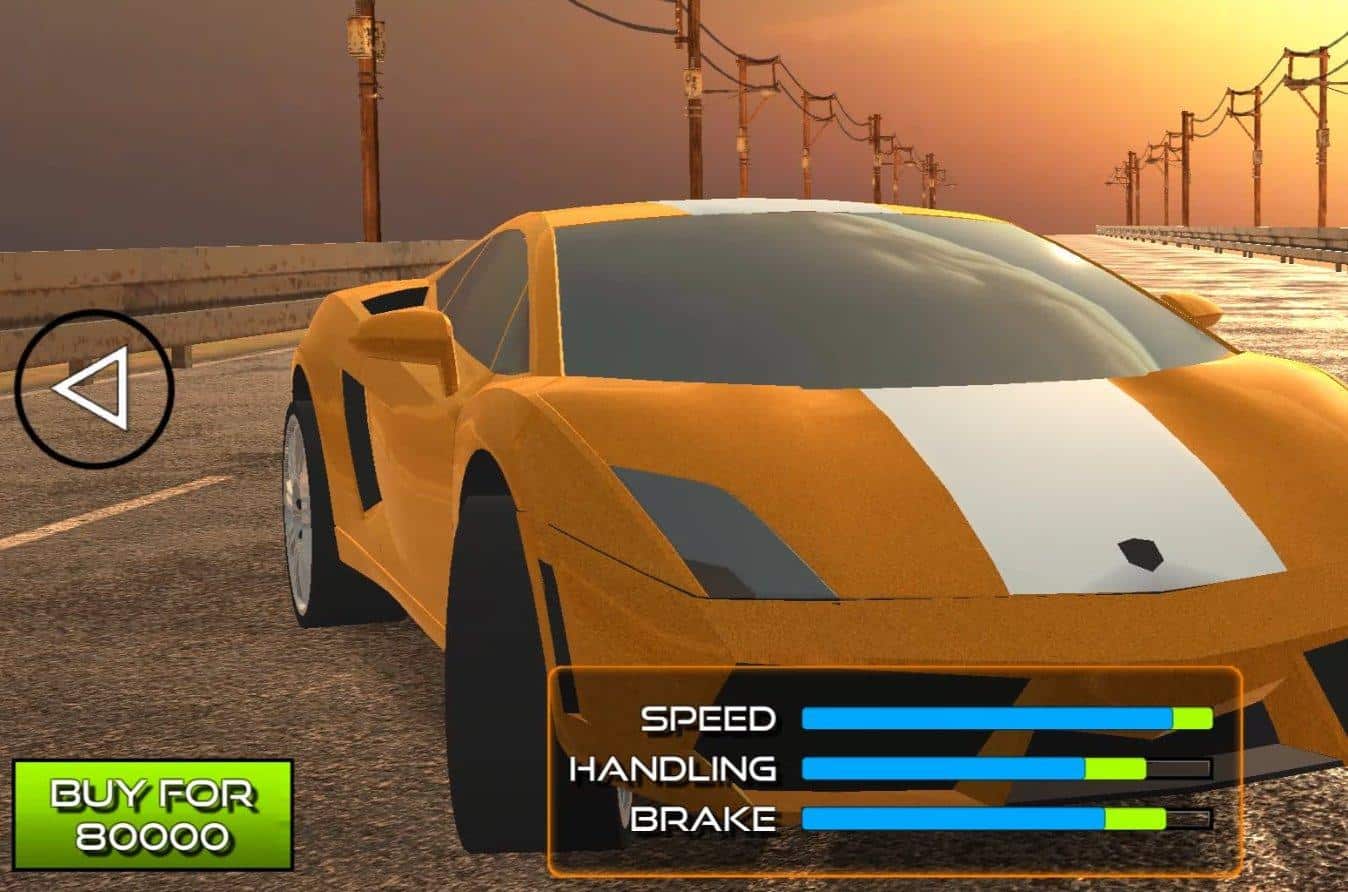Buy the car for 80000
Screen dimensions: 1348x892
click(153, 814)
